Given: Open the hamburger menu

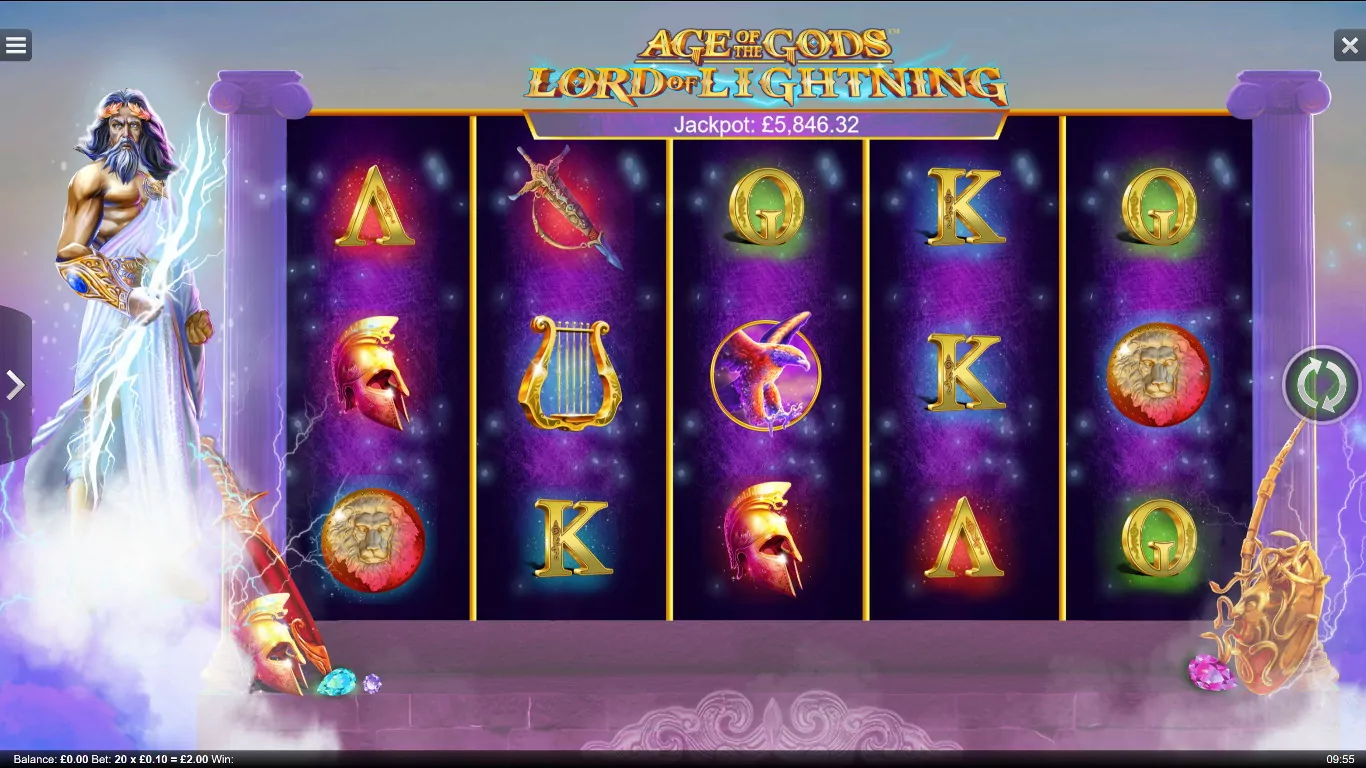Looking at the screenshot, I should click(16, 45).
